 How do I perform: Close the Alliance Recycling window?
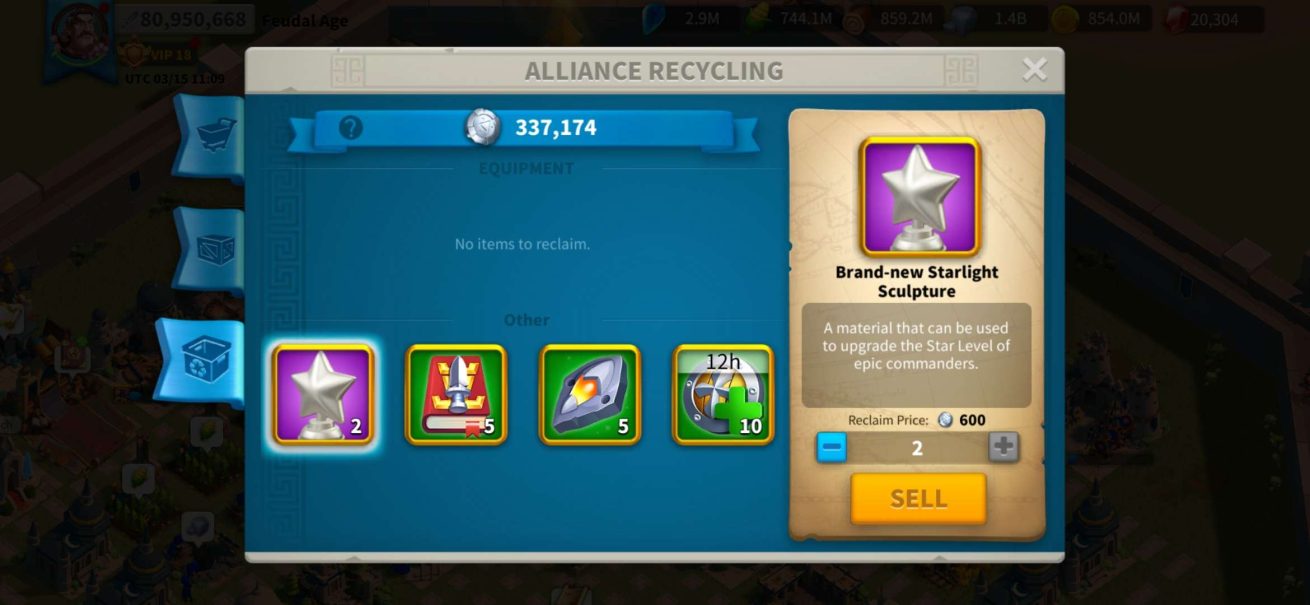[1034, 69]
